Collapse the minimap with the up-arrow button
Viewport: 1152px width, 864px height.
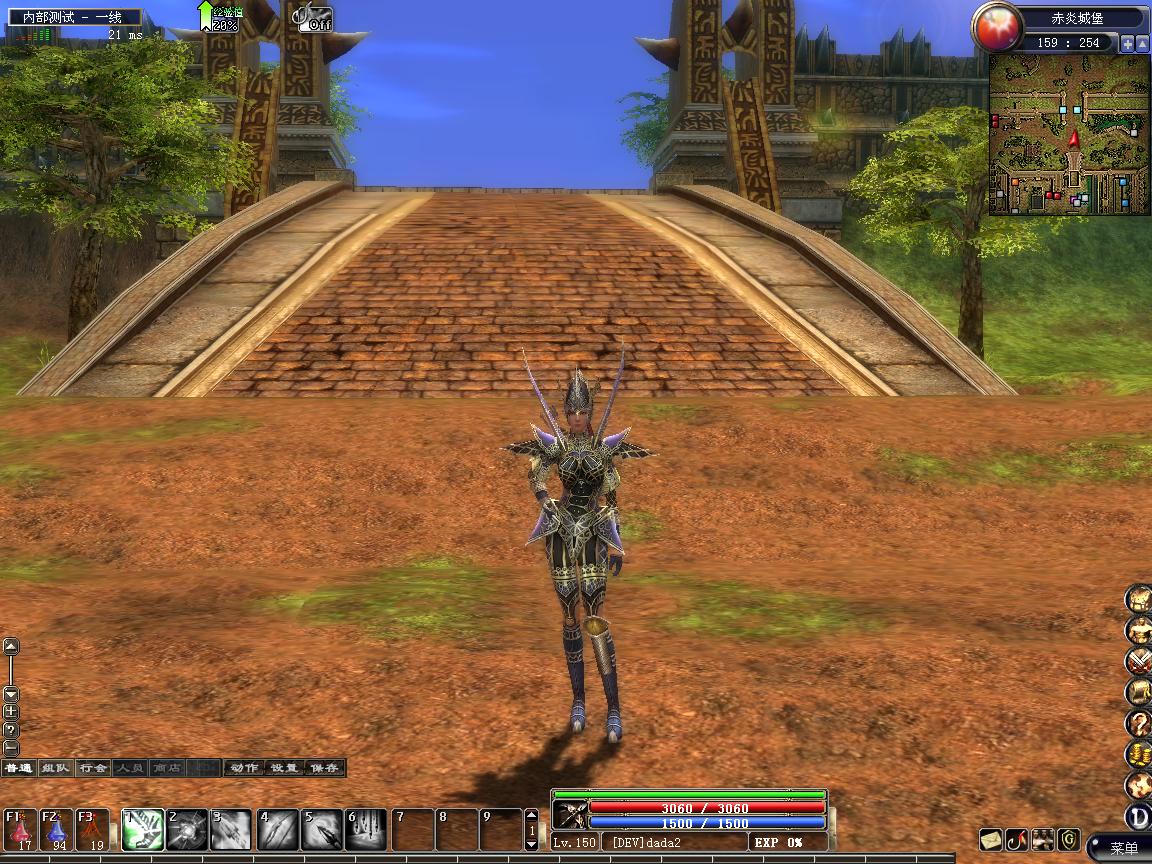[x=1142, y=43]
